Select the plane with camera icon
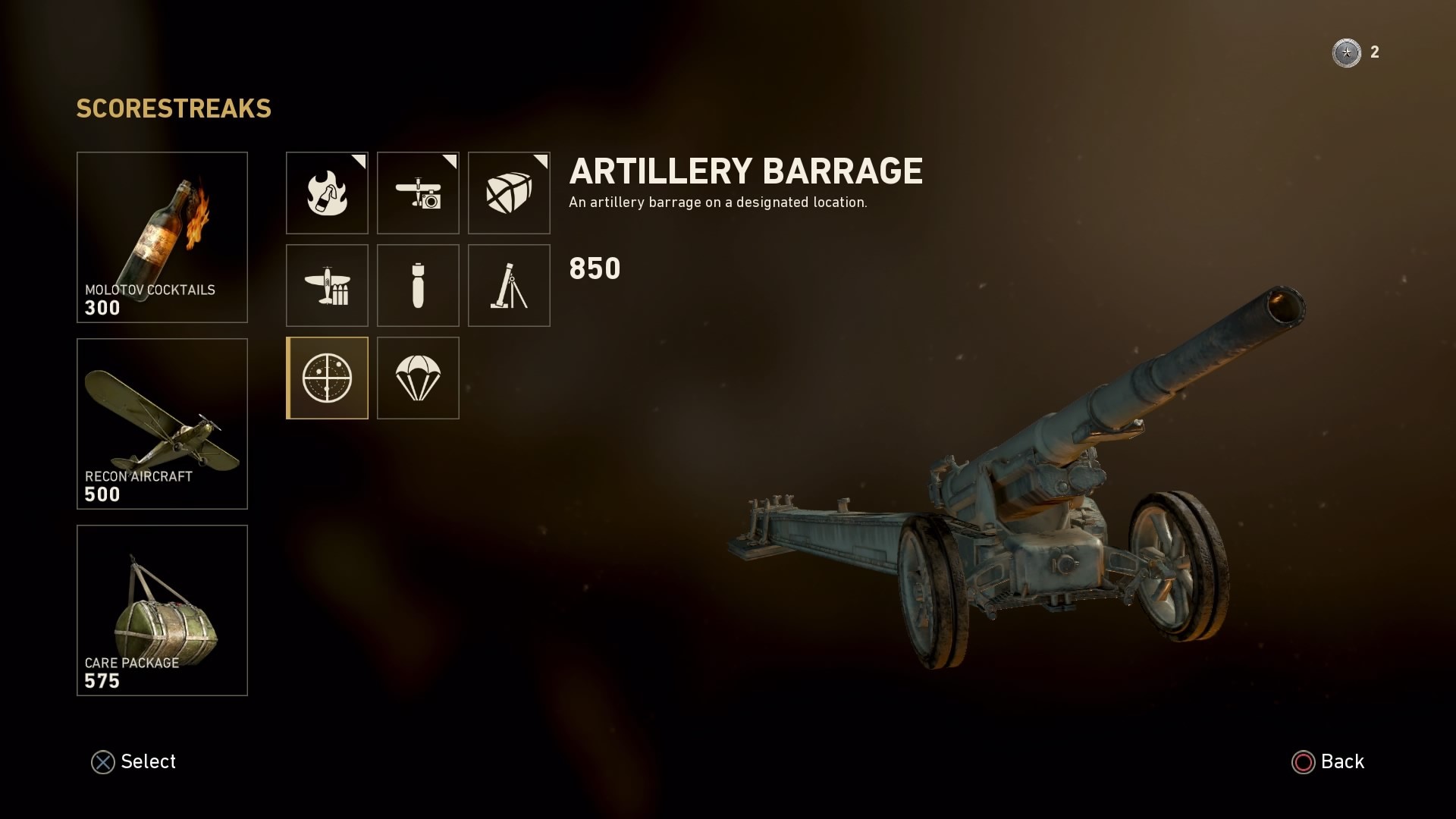The image size is (1456, 819). coord(418,193)
